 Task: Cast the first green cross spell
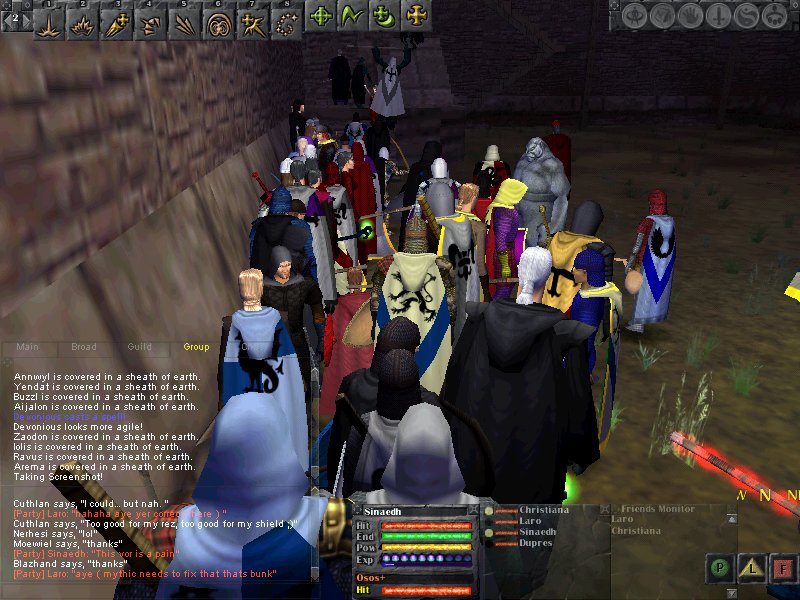point(321,16)
